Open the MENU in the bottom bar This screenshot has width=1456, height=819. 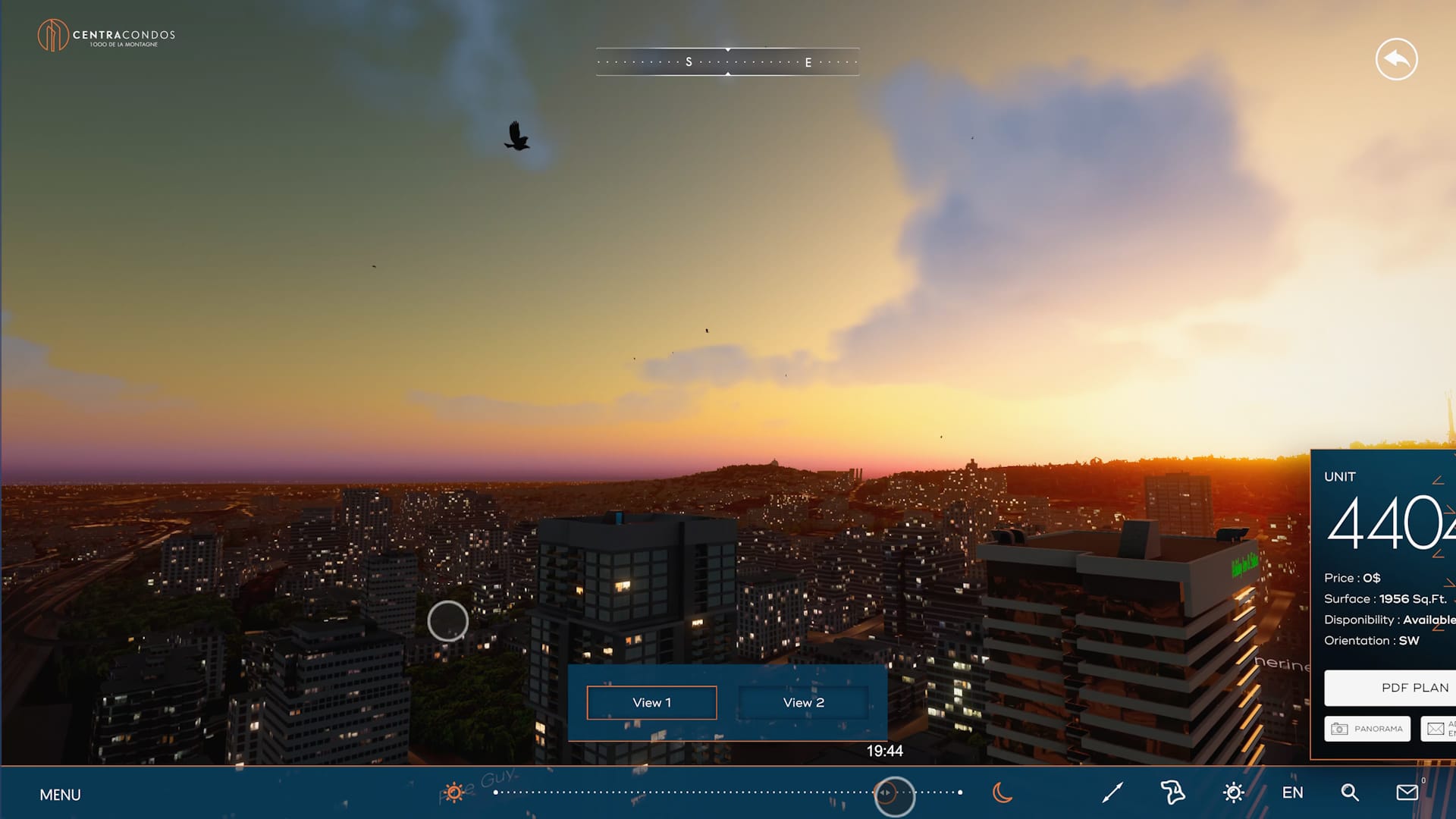point(60,795)
